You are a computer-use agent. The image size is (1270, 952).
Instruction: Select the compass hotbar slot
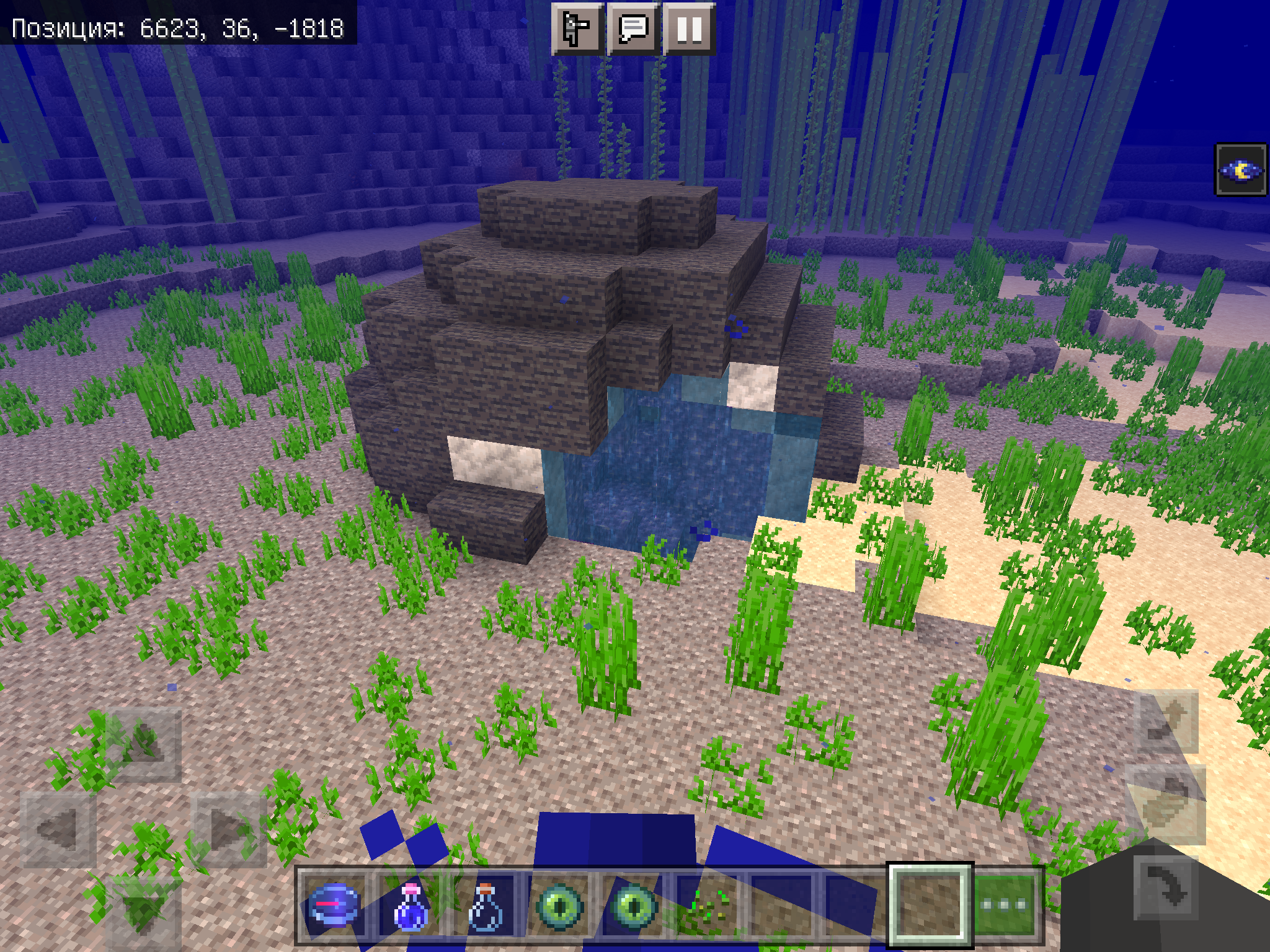coord(335,905)
